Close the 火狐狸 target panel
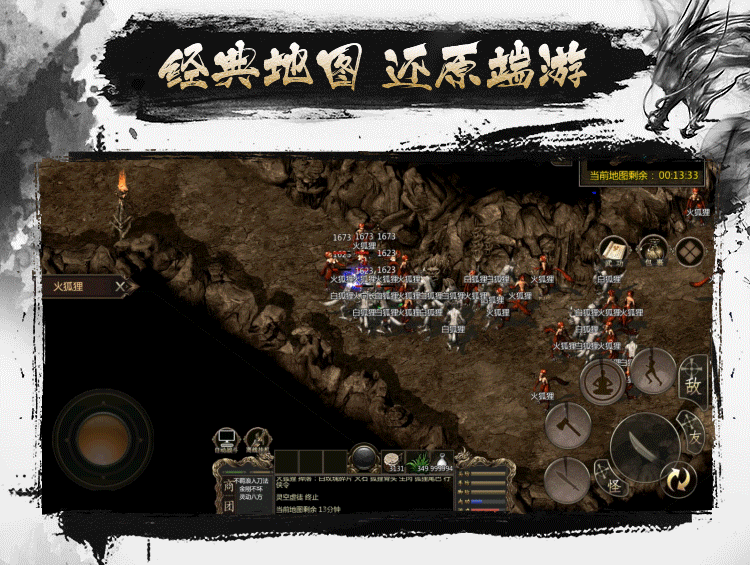Viewport: 750px width, 565px height. pyautogui.click(x=121, y=287)
